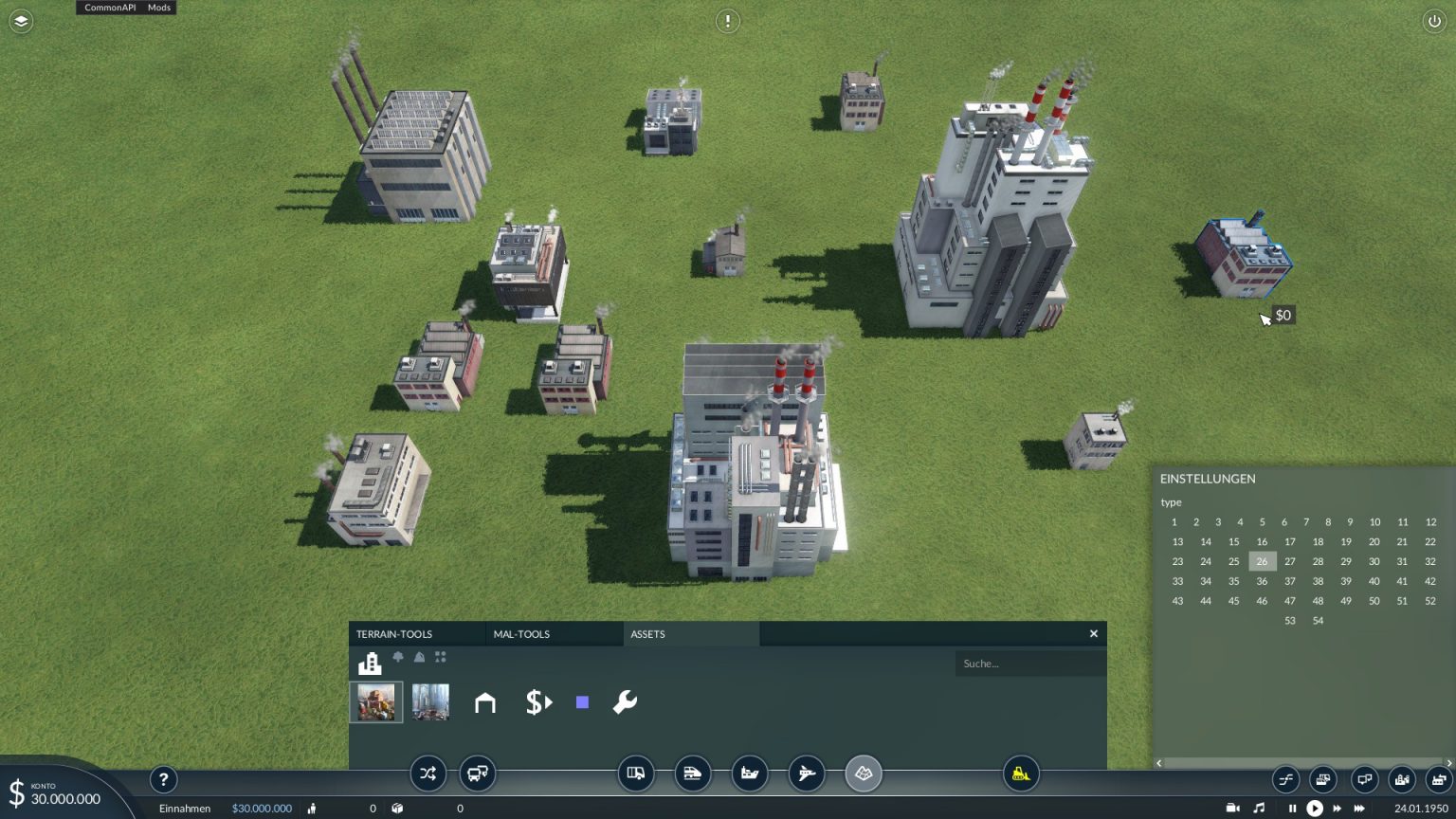Expand the panel with the right chevron
The width and height of the screenshot is (1456, 819).
(x=1447, y=762)
